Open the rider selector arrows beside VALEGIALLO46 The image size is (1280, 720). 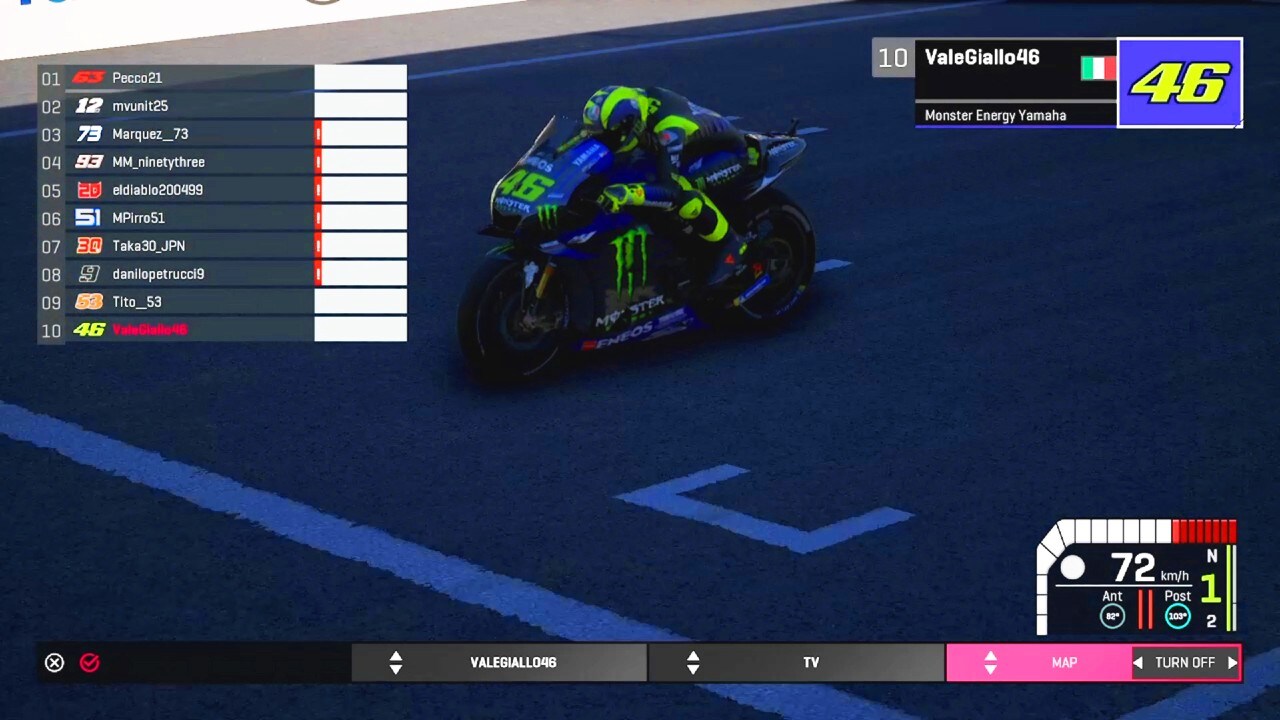(x=396, y=662)
